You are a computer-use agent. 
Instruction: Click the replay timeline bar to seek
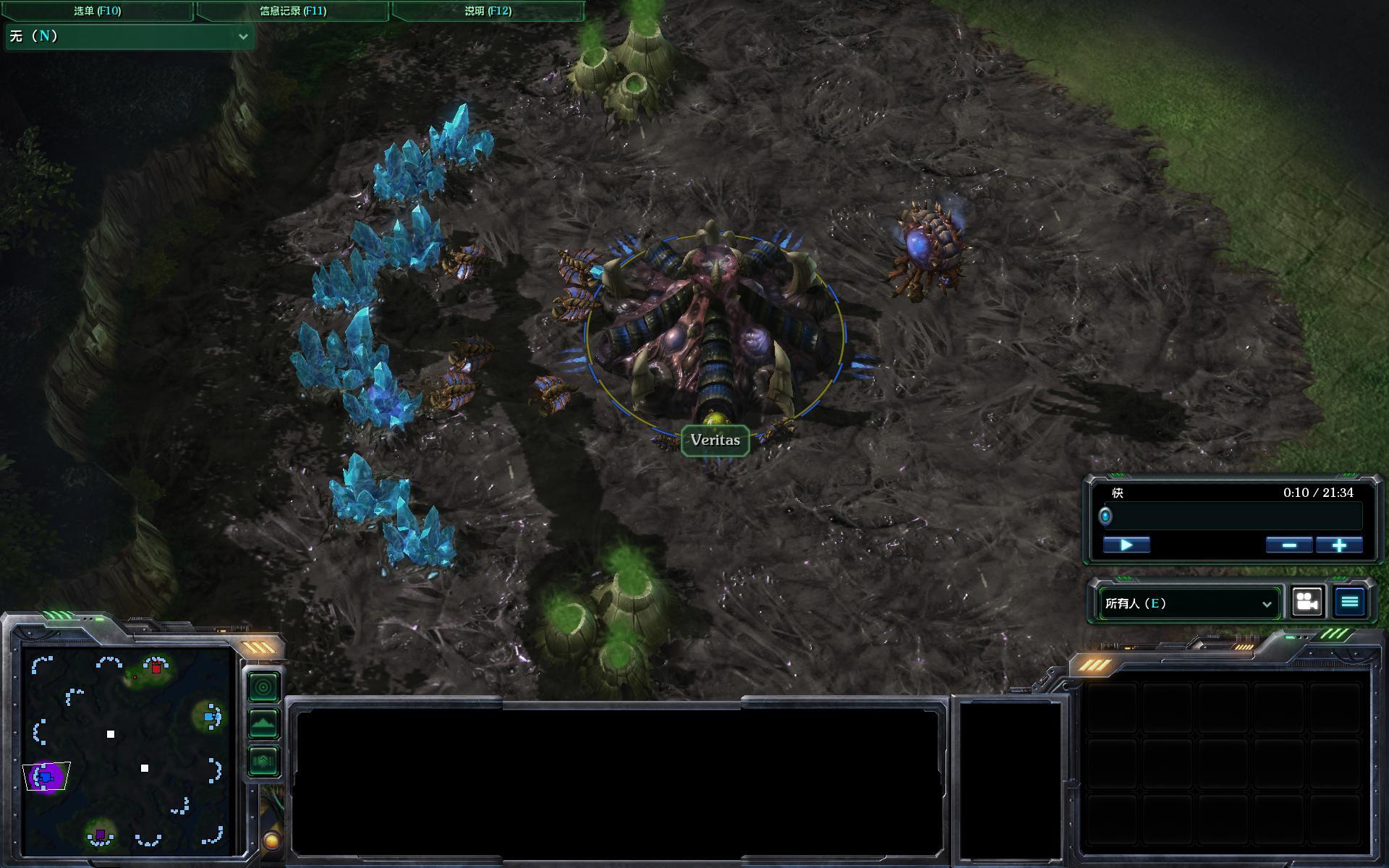point(1233,516)
